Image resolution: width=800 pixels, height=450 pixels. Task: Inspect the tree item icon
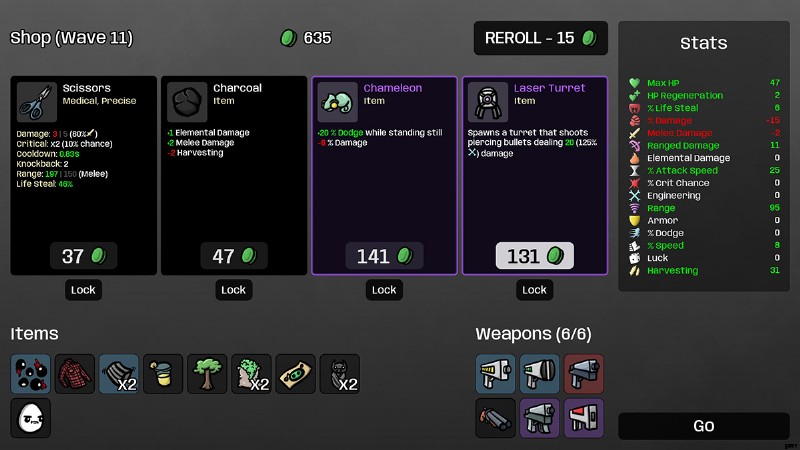(207, 373)
